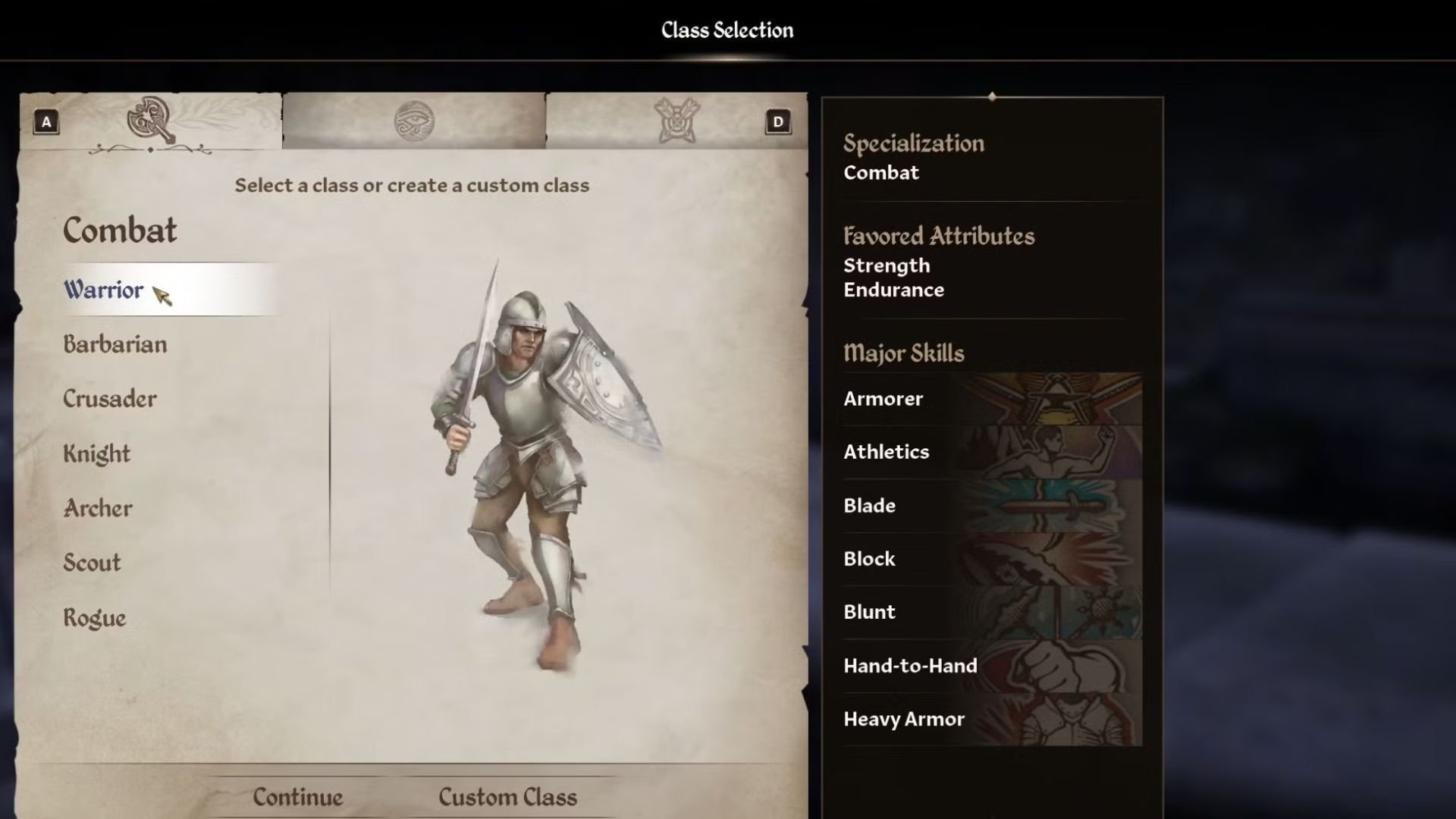Choose the Archer class
This screenshot has width=1456, height=819.
[x=98, y=508]
